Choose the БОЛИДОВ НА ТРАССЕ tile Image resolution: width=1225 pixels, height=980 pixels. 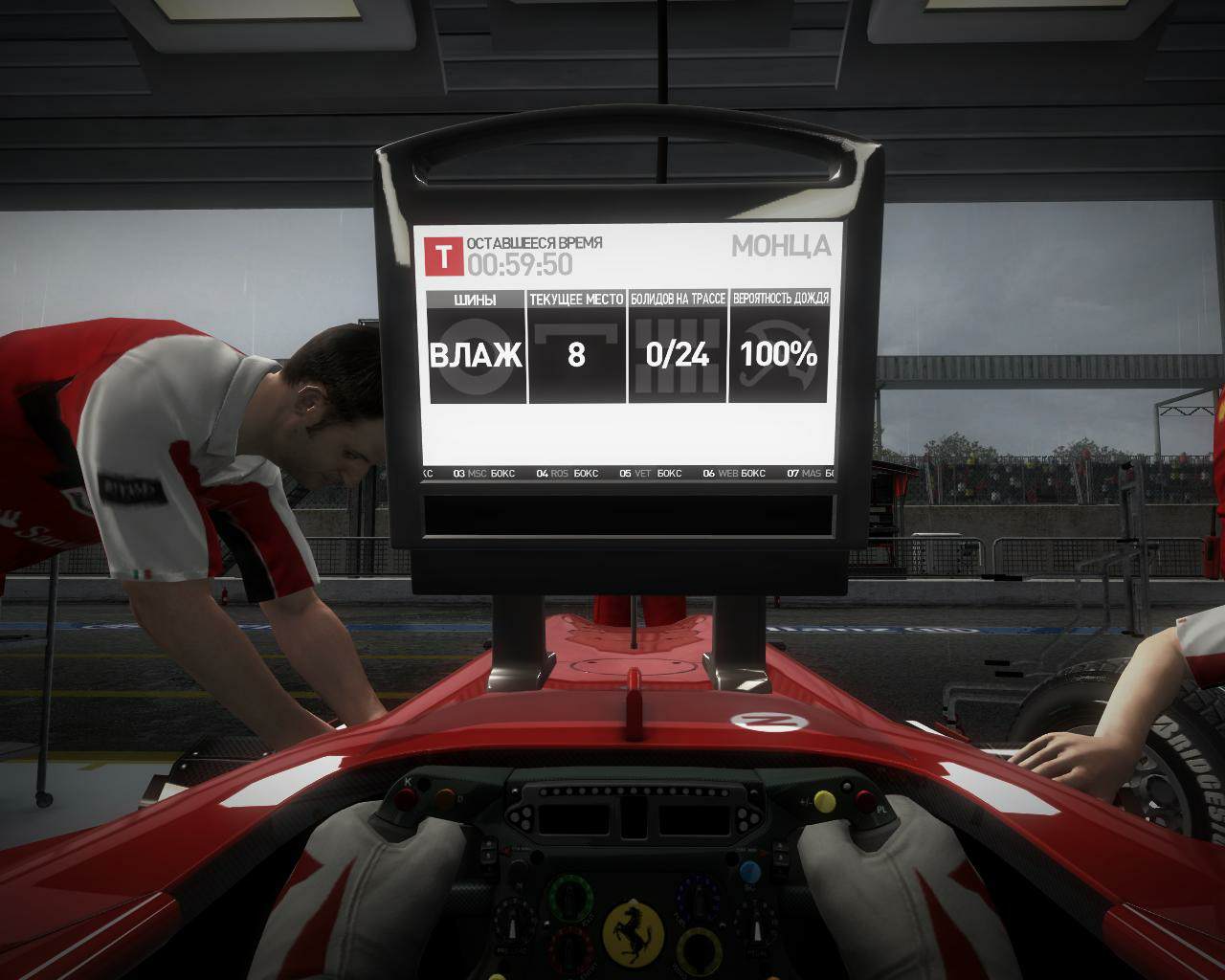click(x=678, y=347)
